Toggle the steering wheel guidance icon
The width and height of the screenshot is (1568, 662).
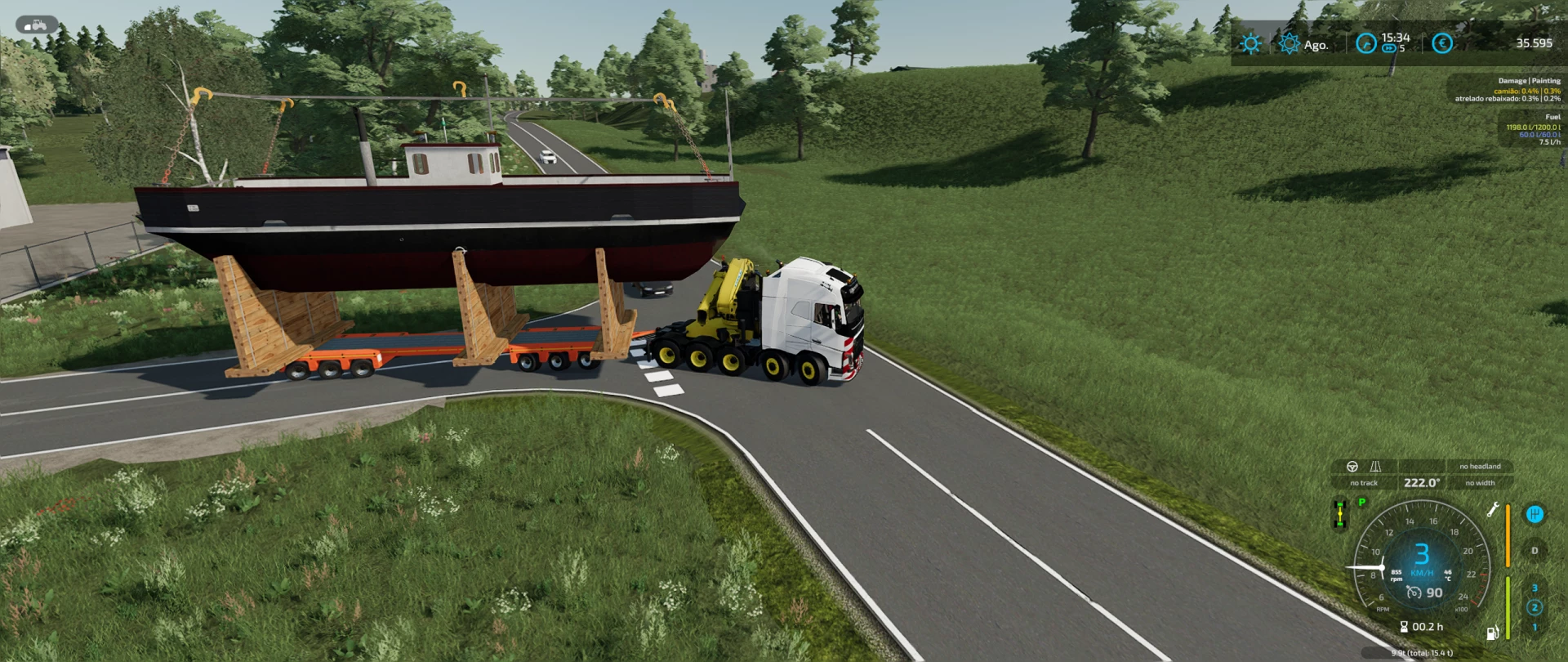(x=1352, y=467)
